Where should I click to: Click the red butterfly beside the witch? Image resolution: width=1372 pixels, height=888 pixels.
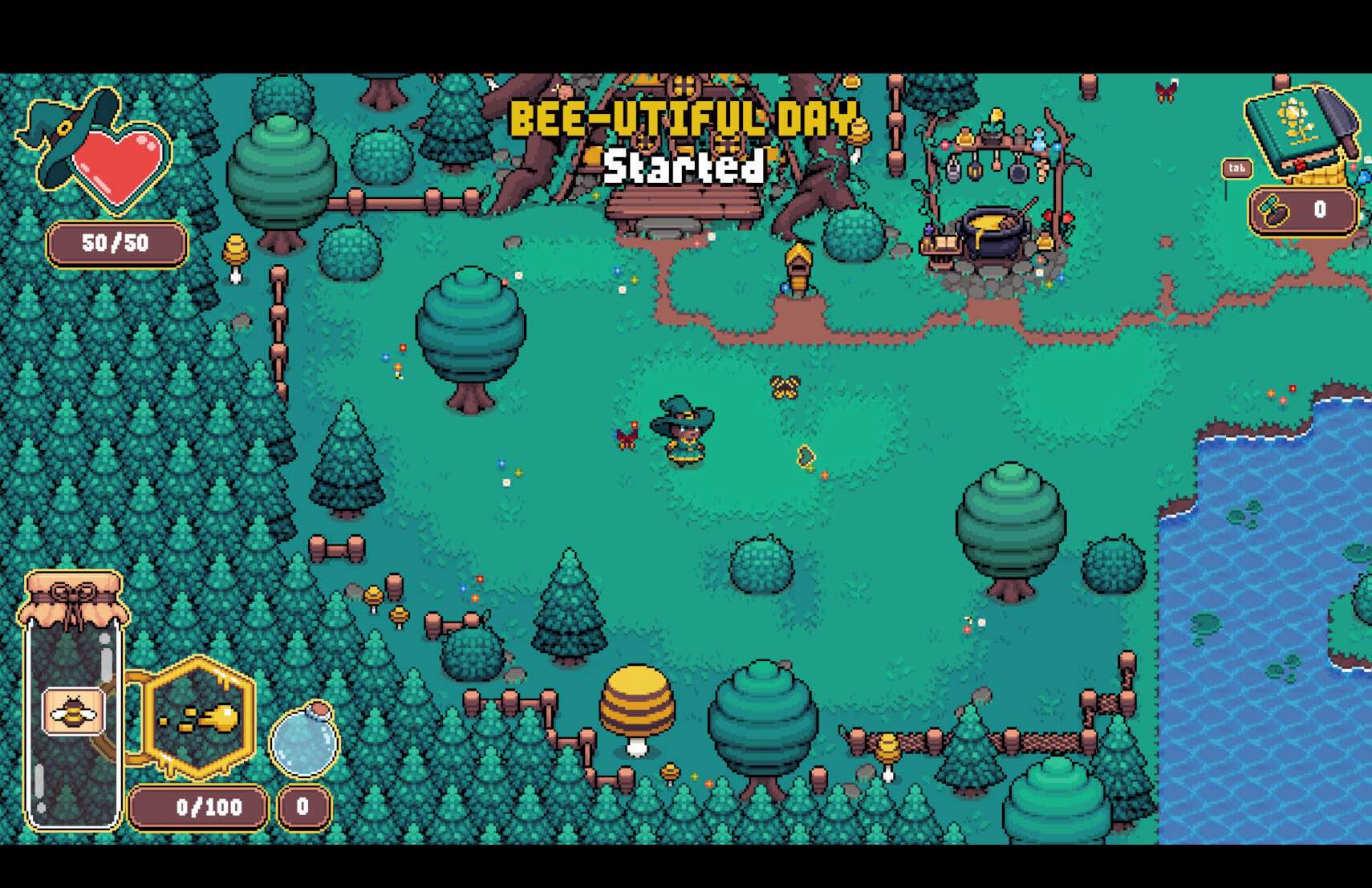(x=627, y=433)
